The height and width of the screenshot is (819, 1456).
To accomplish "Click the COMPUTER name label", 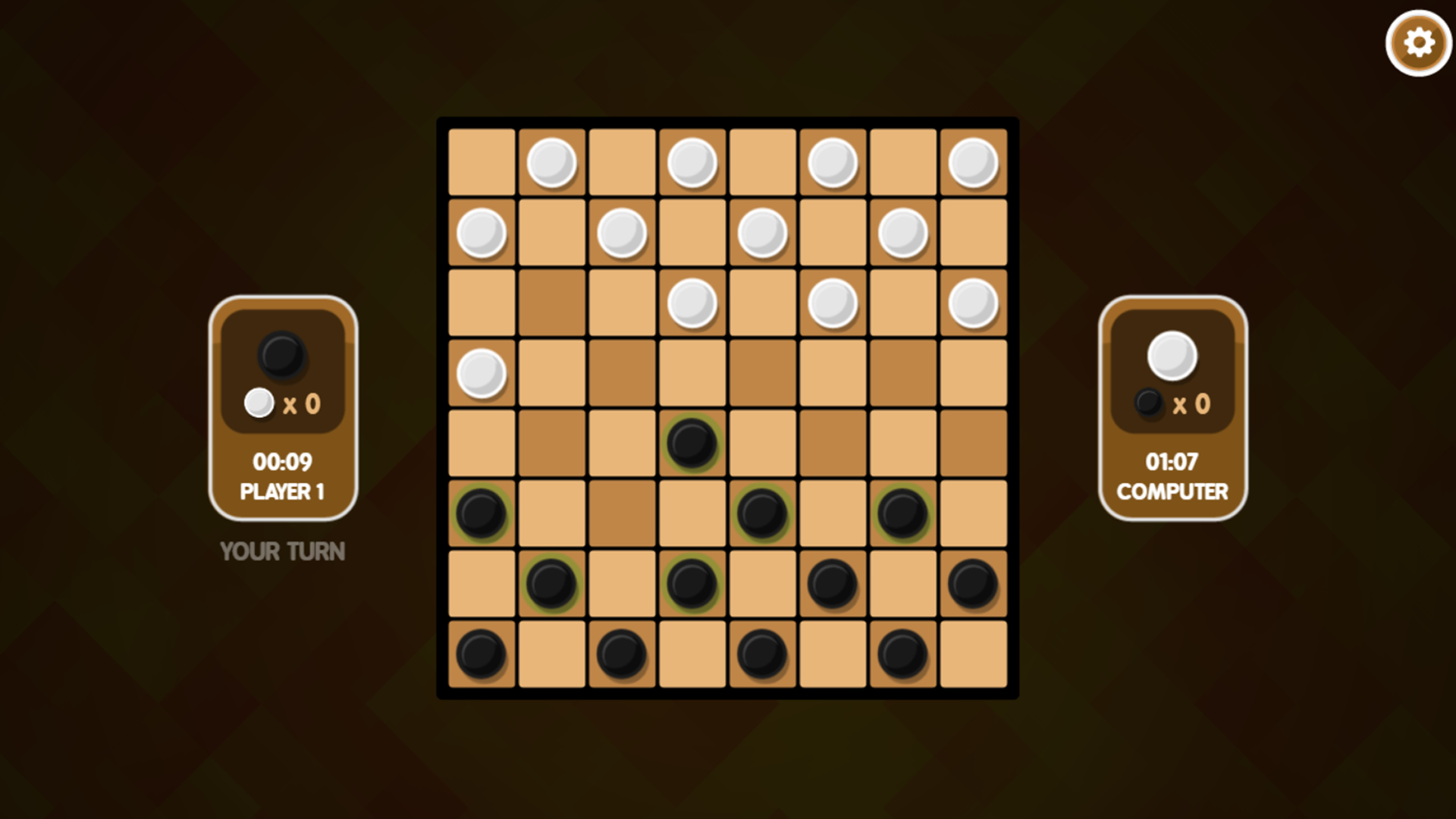I will click(x=1172, y=492).
